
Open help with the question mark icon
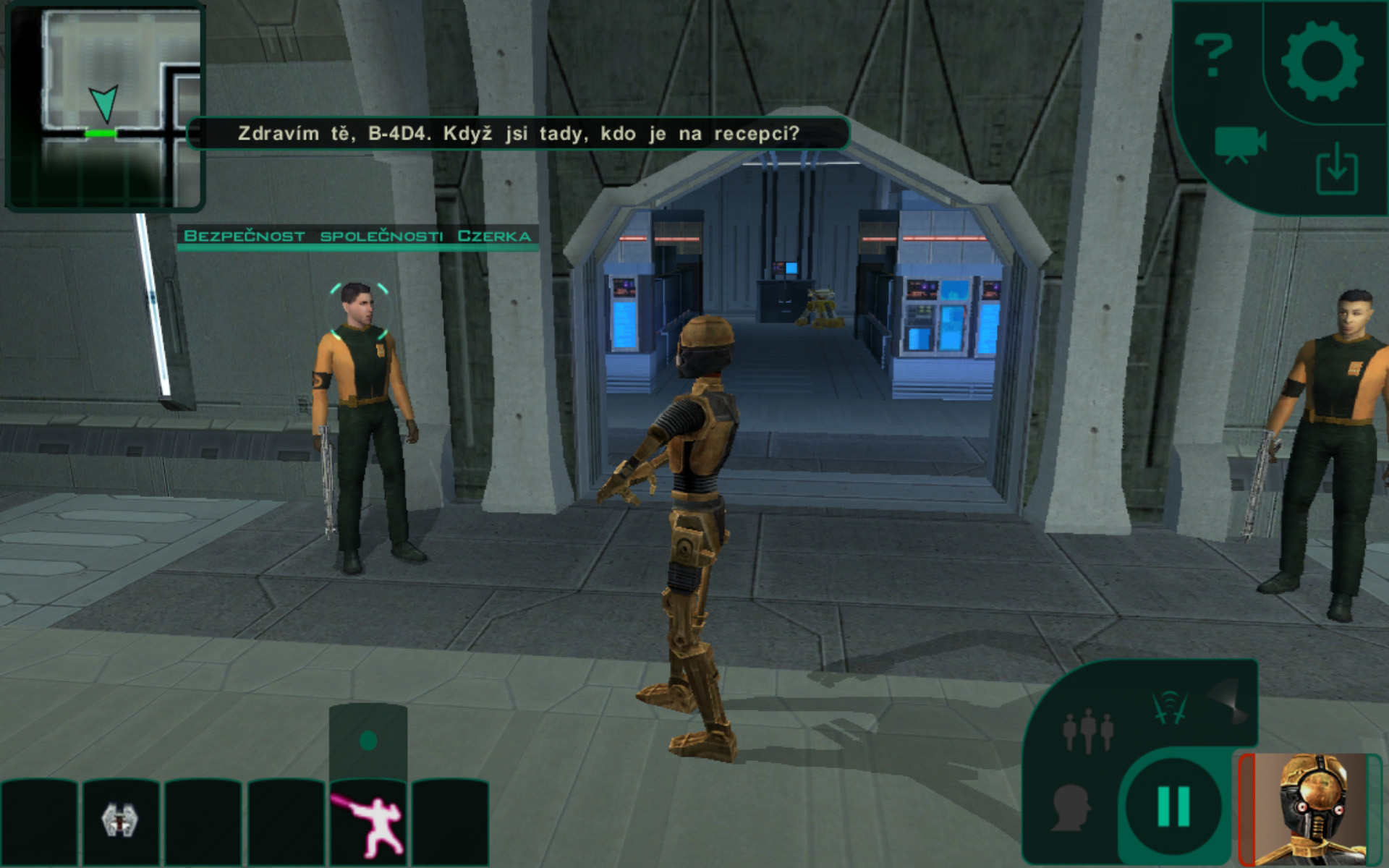pos(1212,54)
